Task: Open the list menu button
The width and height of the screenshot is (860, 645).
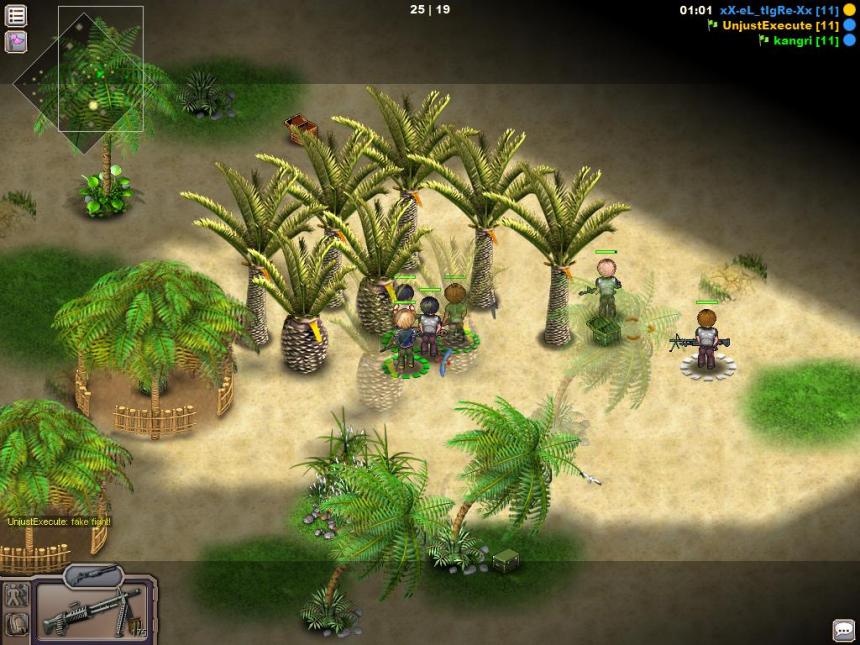Action: (16, 16)
